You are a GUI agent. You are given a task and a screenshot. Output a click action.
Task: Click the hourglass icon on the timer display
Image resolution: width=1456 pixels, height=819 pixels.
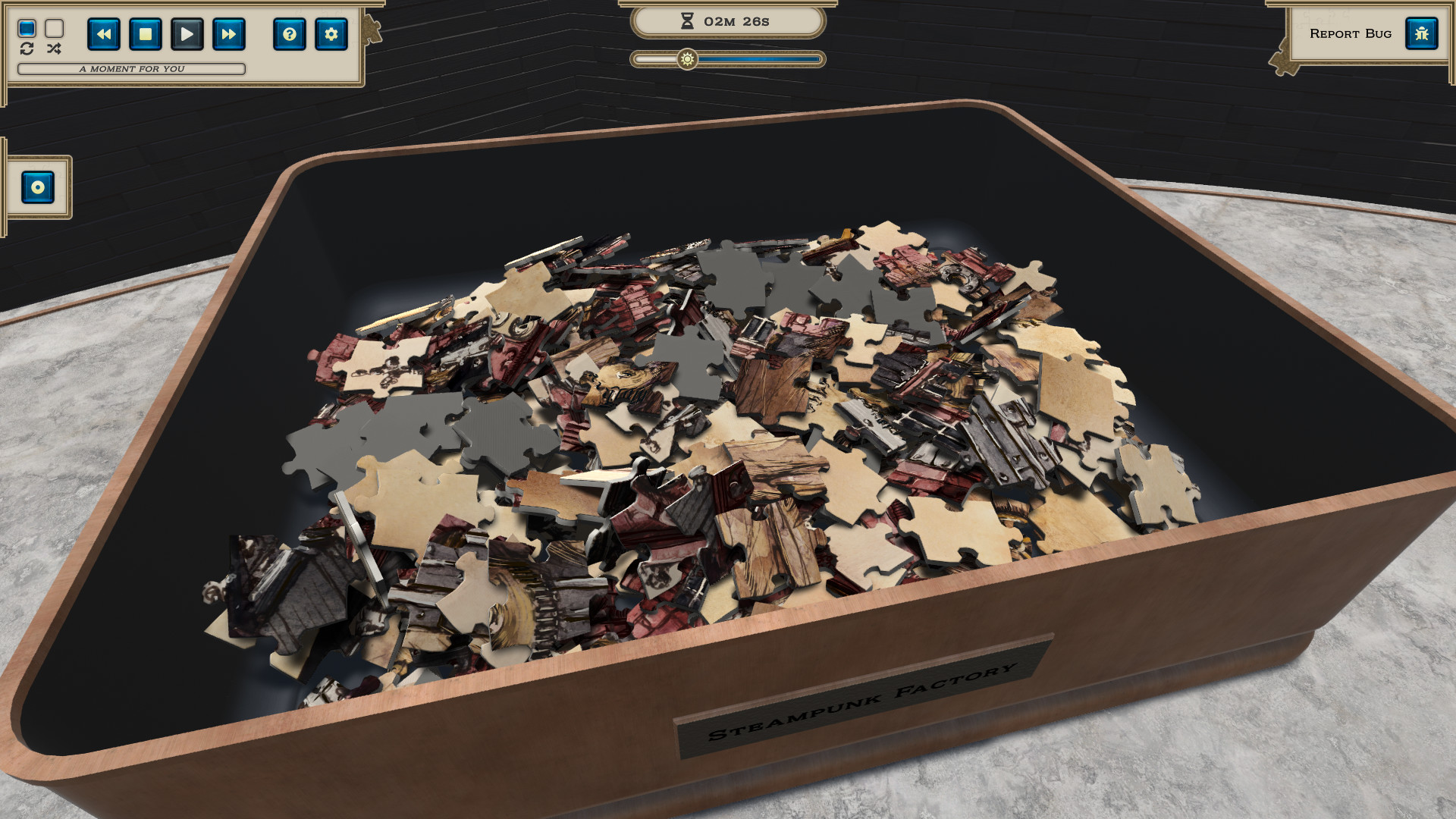point(686,21)
